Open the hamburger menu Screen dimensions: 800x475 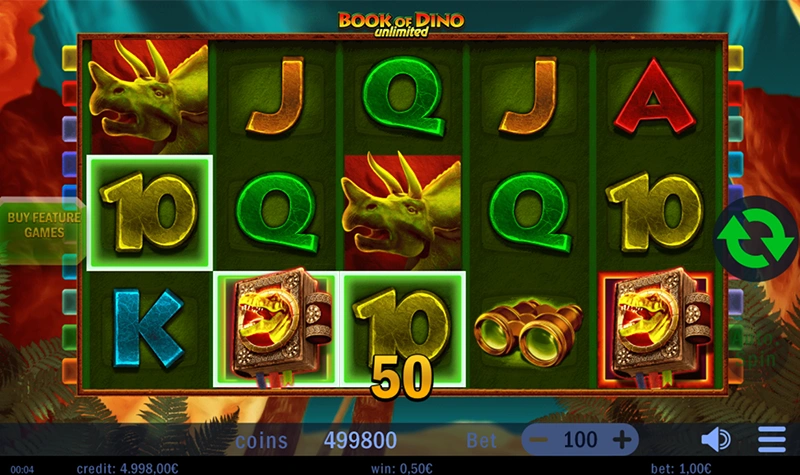coord(771,439)
